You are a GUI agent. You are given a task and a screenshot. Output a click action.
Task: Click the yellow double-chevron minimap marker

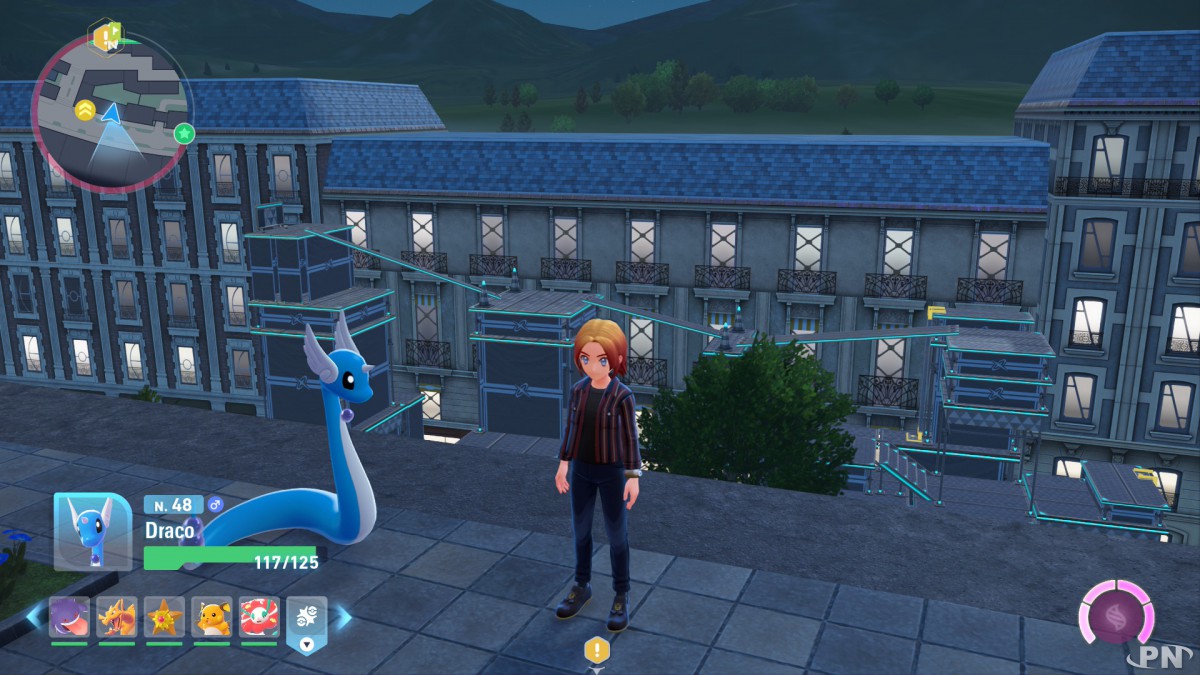pyautogui.click(x=86, y=110)
